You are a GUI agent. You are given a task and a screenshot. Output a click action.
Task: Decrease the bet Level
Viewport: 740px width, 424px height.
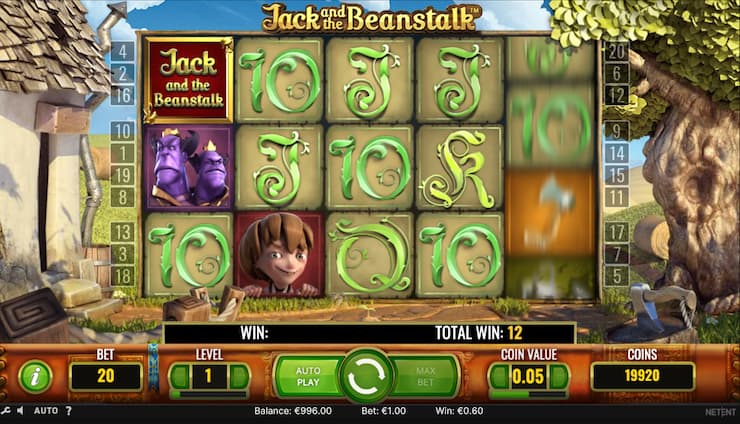pos(180,377)
